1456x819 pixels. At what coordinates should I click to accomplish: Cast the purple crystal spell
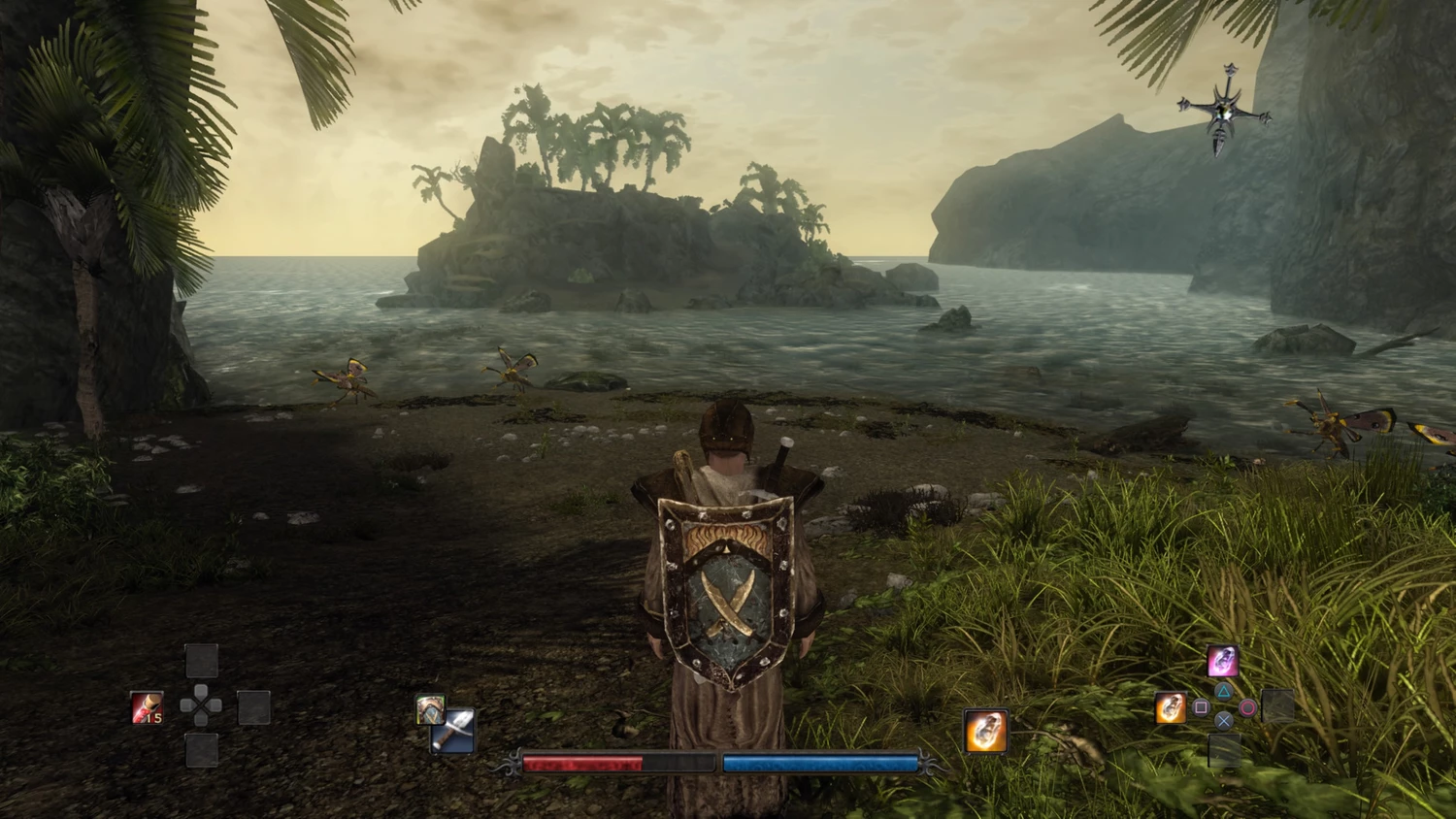1222,662
